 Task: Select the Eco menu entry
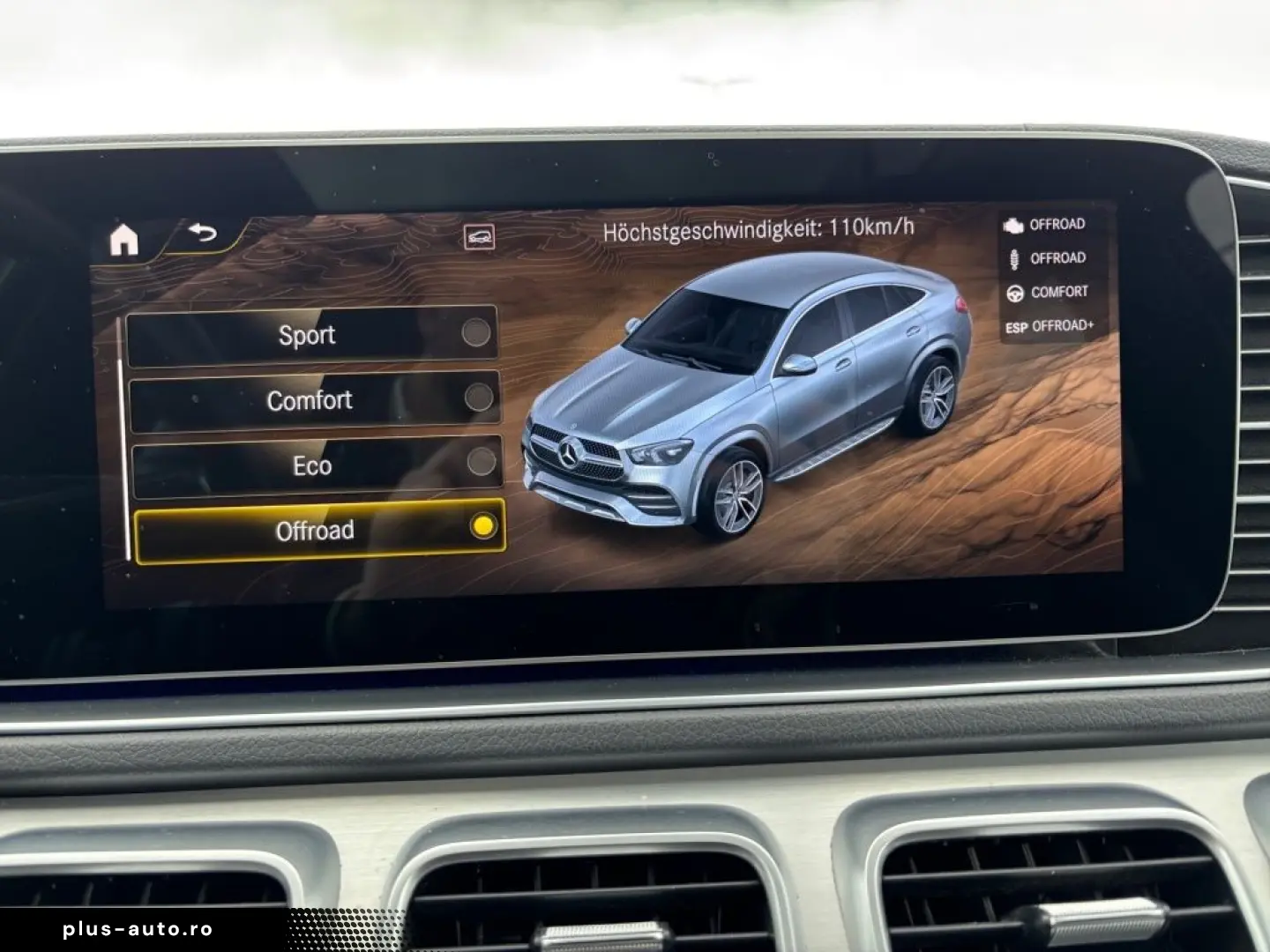tap(310, 465)
